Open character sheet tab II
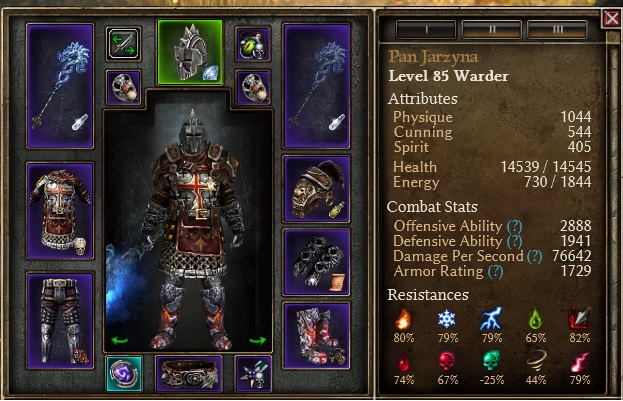Screen dimensions: 623x401 click(x=491, y=29)
